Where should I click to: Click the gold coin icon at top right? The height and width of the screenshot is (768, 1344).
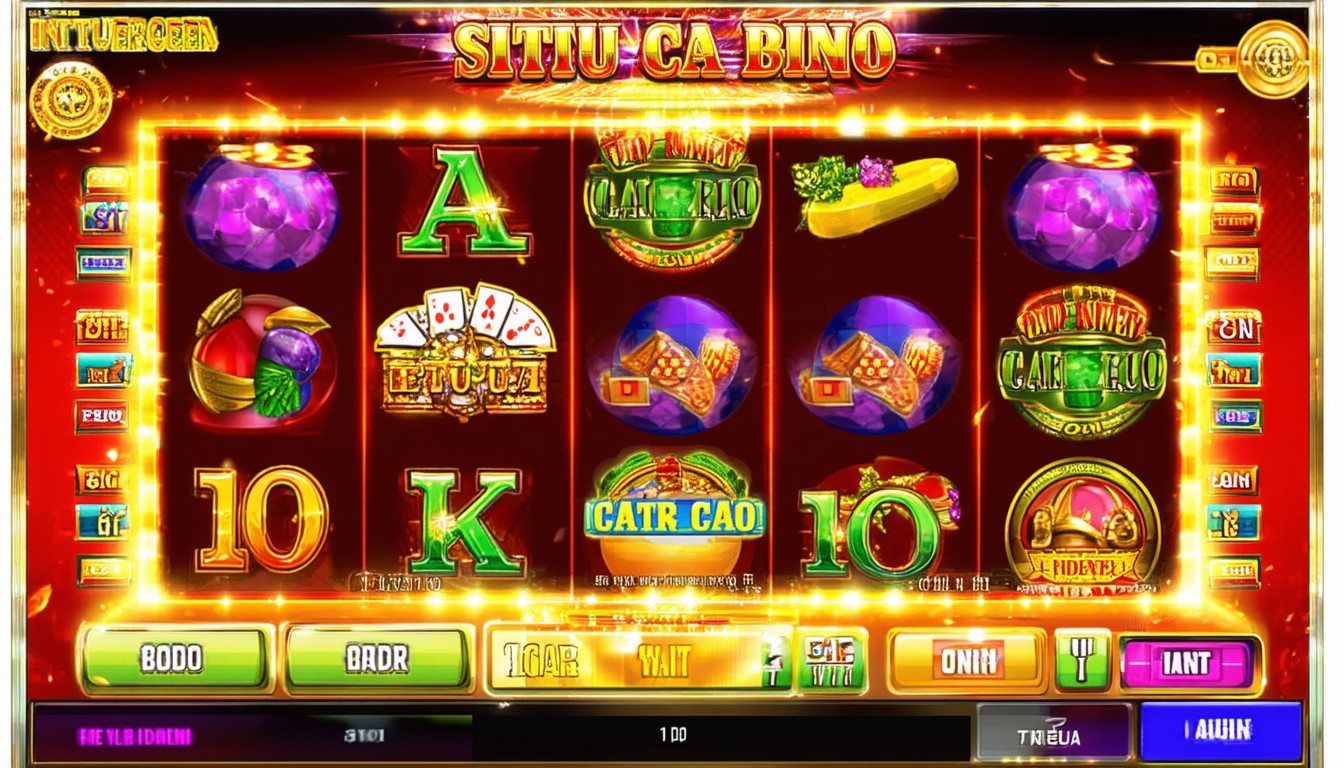coord(1272,60)
